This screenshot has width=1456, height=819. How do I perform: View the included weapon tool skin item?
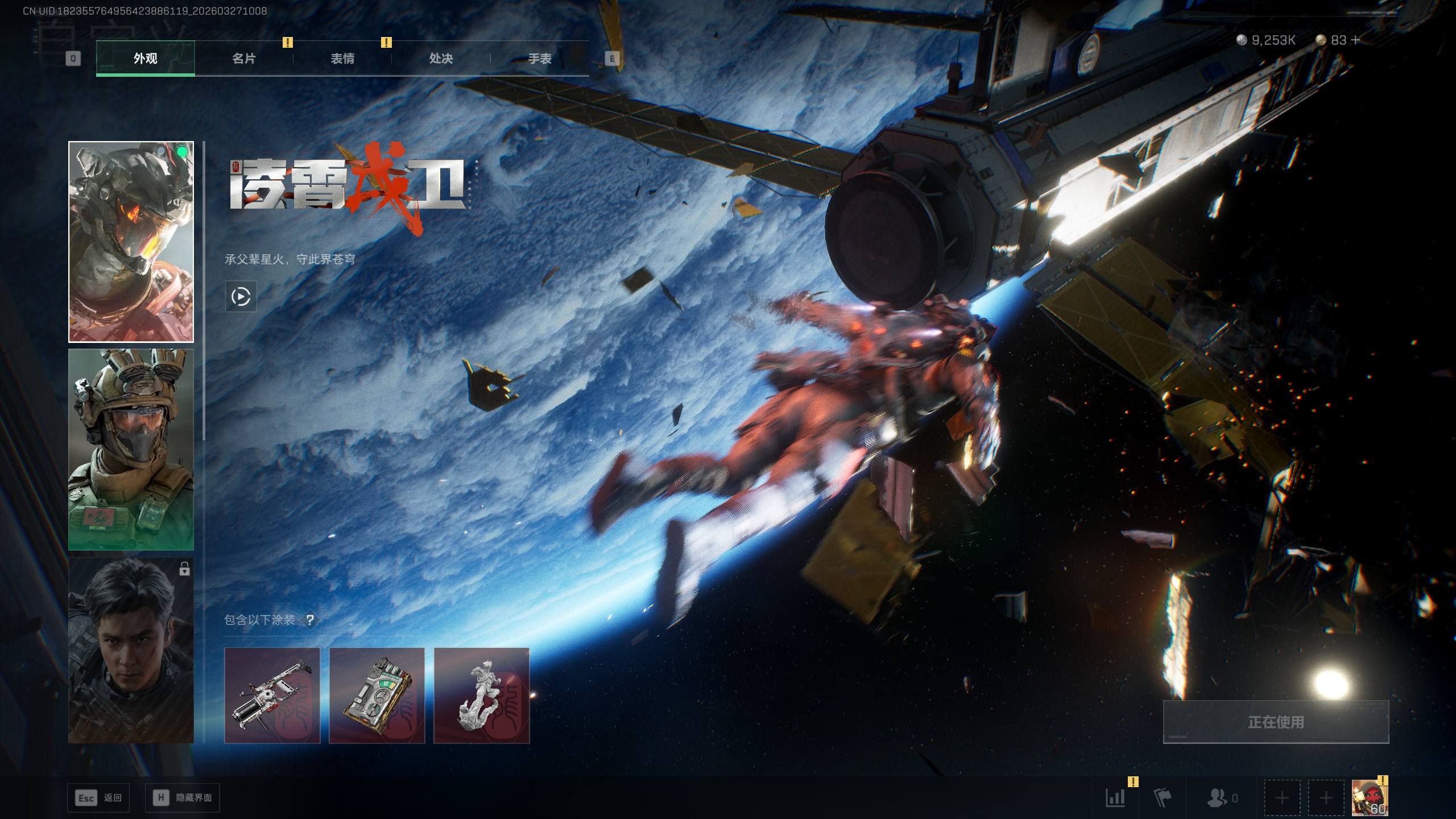(272, 695)
